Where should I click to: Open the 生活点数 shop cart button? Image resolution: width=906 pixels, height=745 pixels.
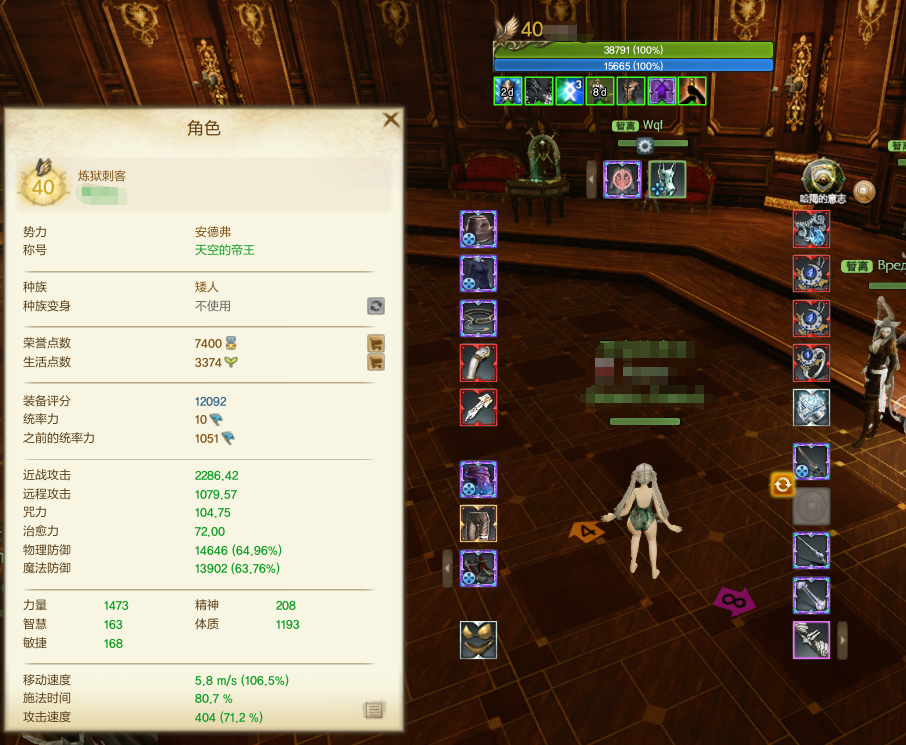376,362
